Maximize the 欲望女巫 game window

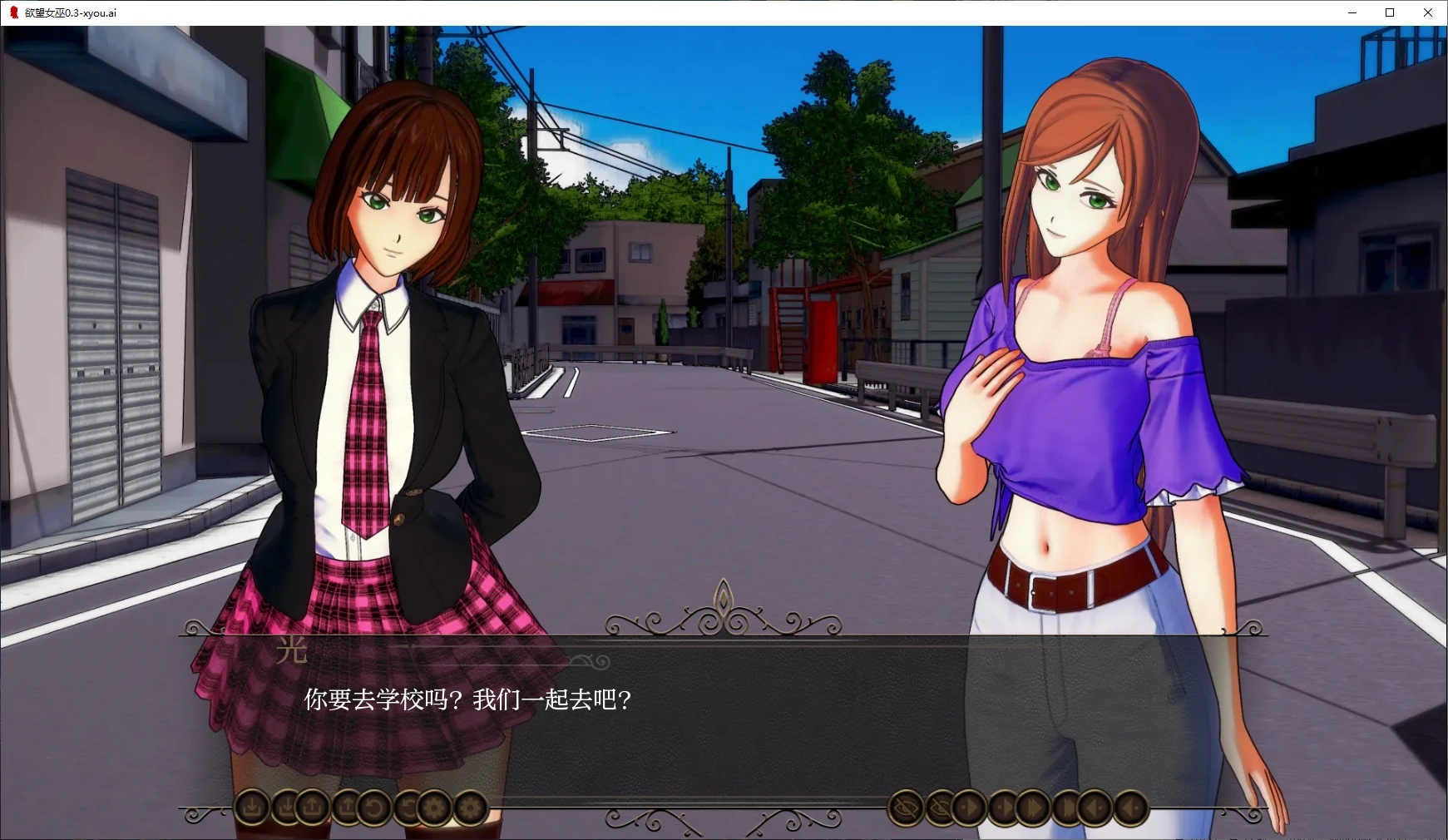point(1389,12)
